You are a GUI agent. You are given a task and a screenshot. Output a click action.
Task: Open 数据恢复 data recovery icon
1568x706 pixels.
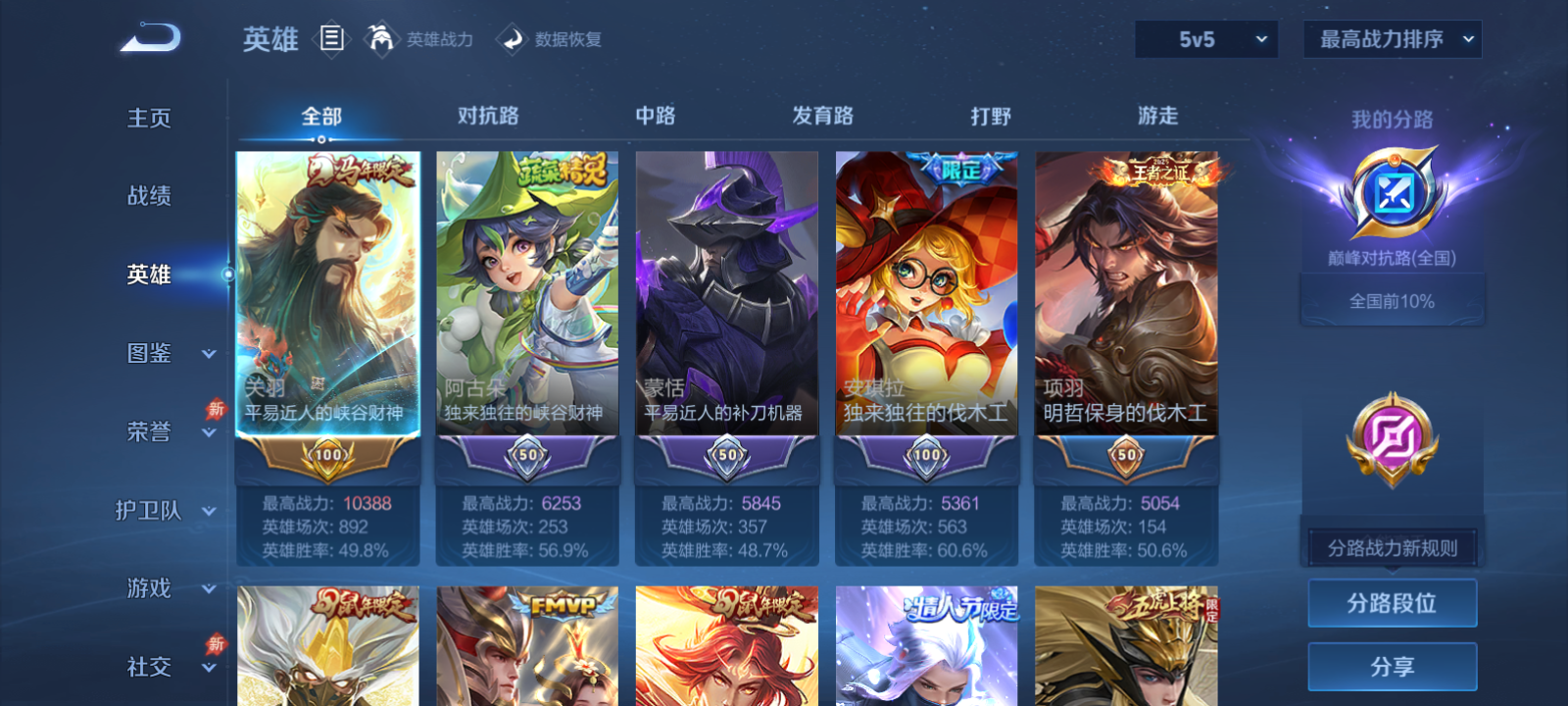click(x=513, y=39)
